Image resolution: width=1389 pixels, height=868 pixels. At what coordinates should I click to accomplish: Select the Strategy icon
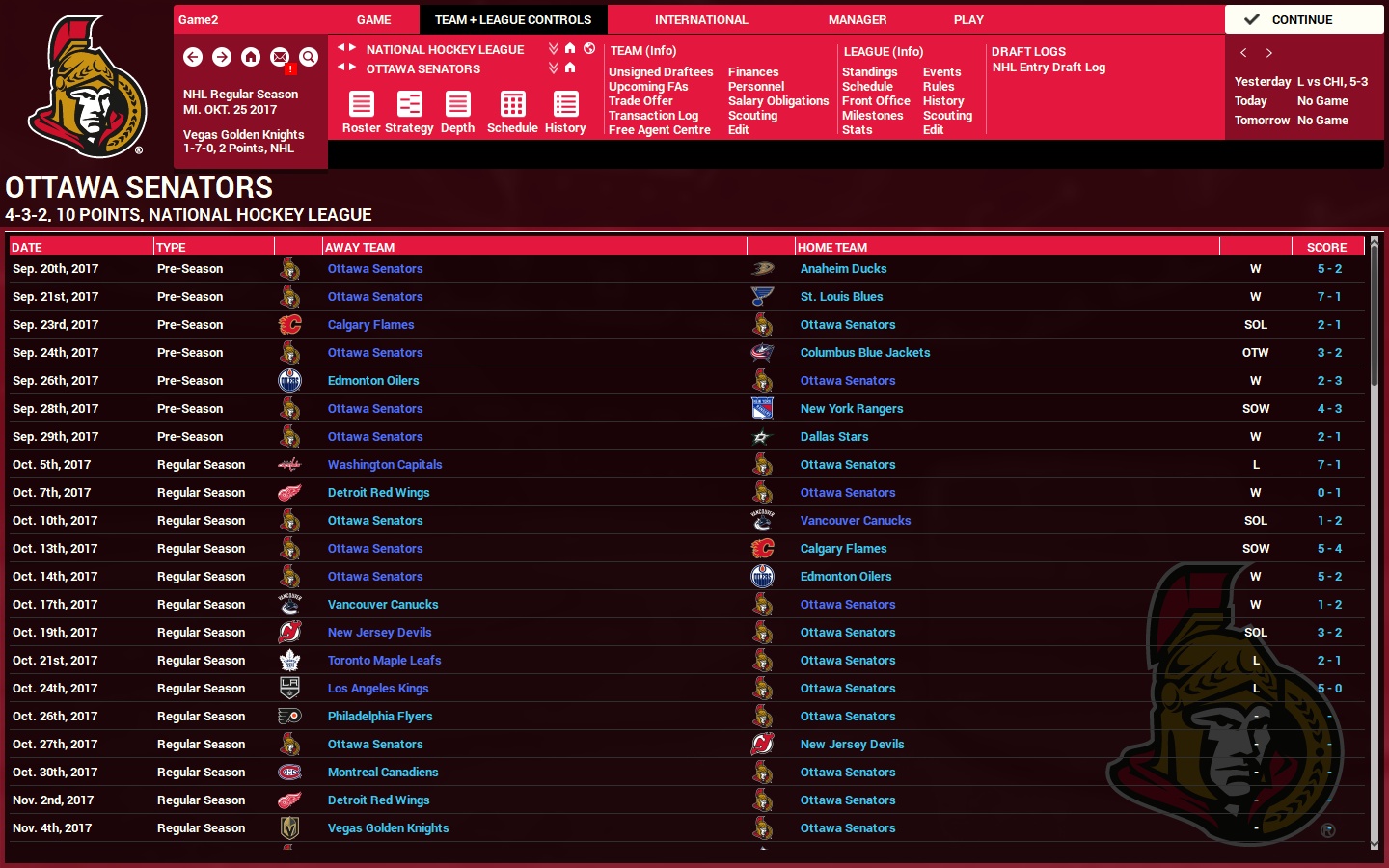(x=409, y=104)
